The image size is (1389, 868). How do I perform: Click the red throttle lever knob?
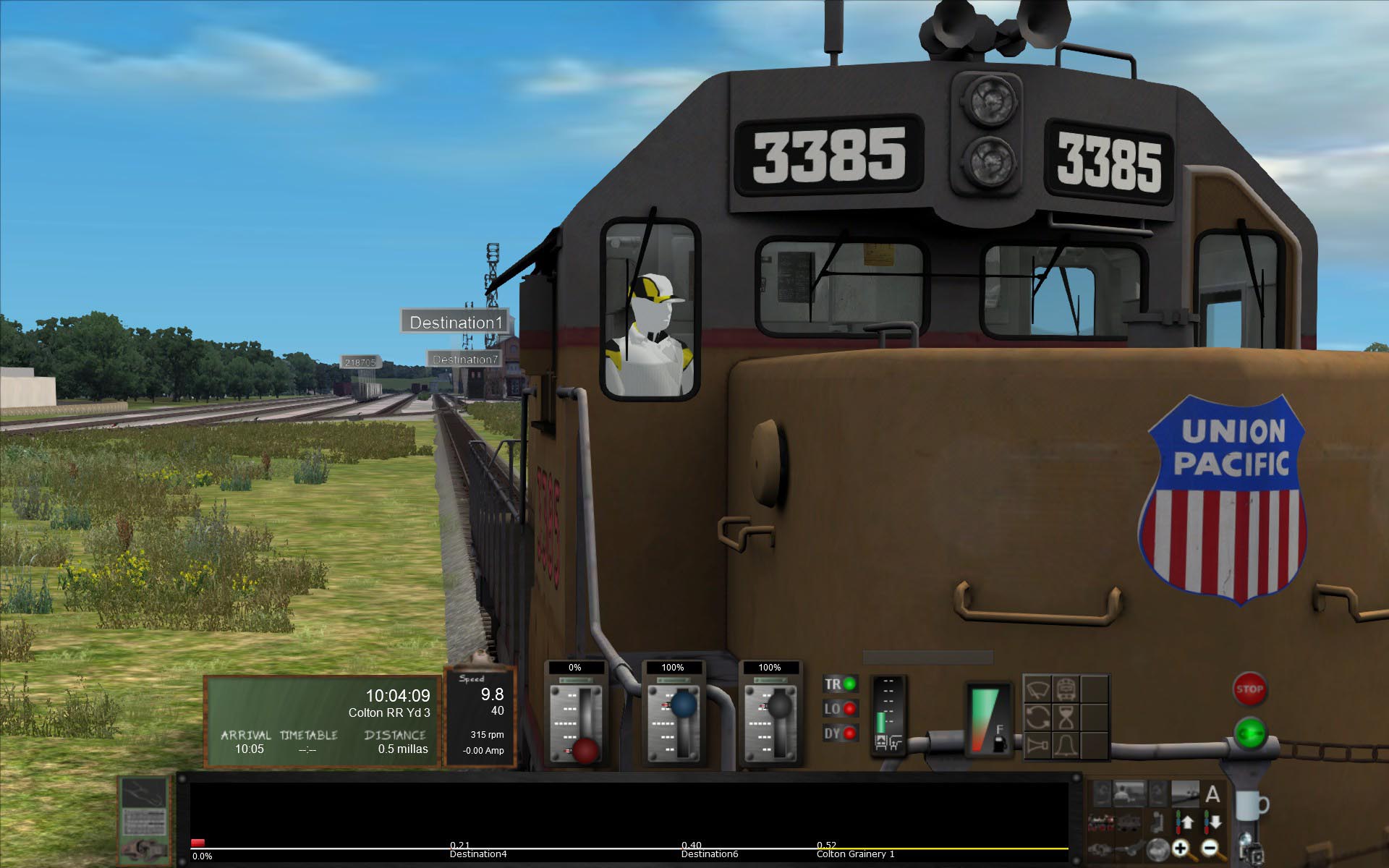[585, 750]
